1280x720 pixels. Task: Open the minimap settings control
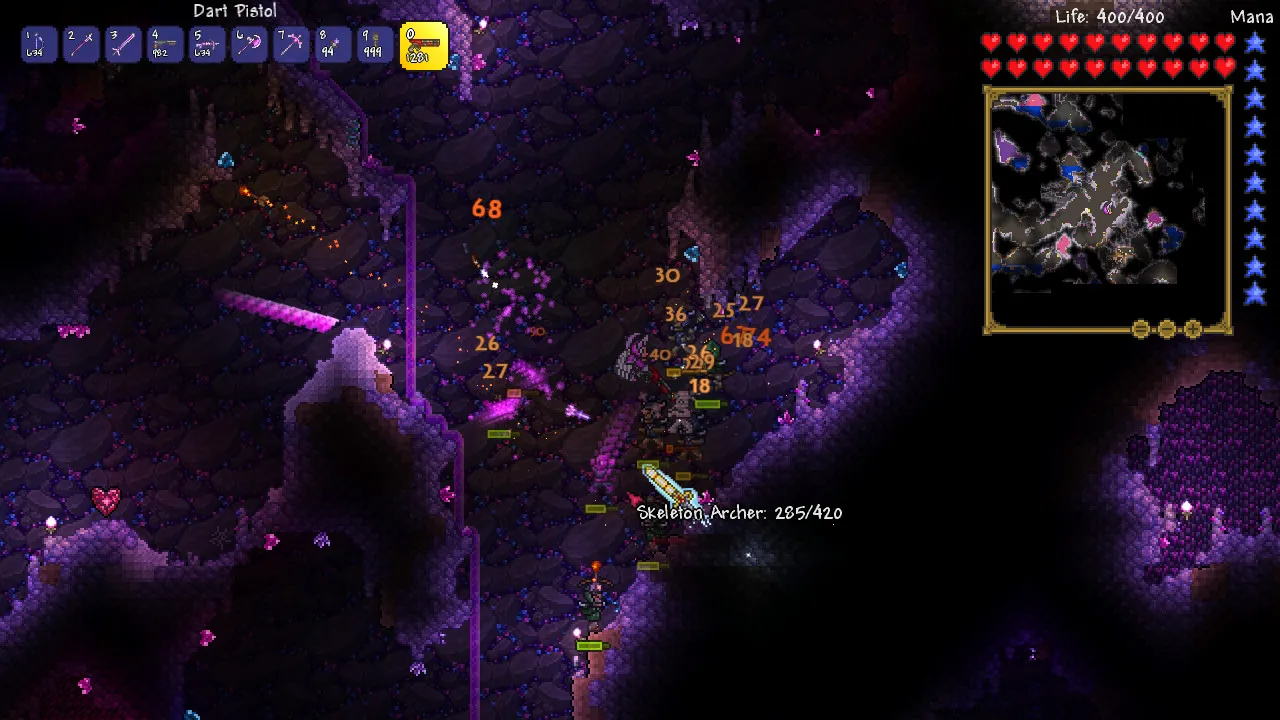click(x=1140, y=328)
